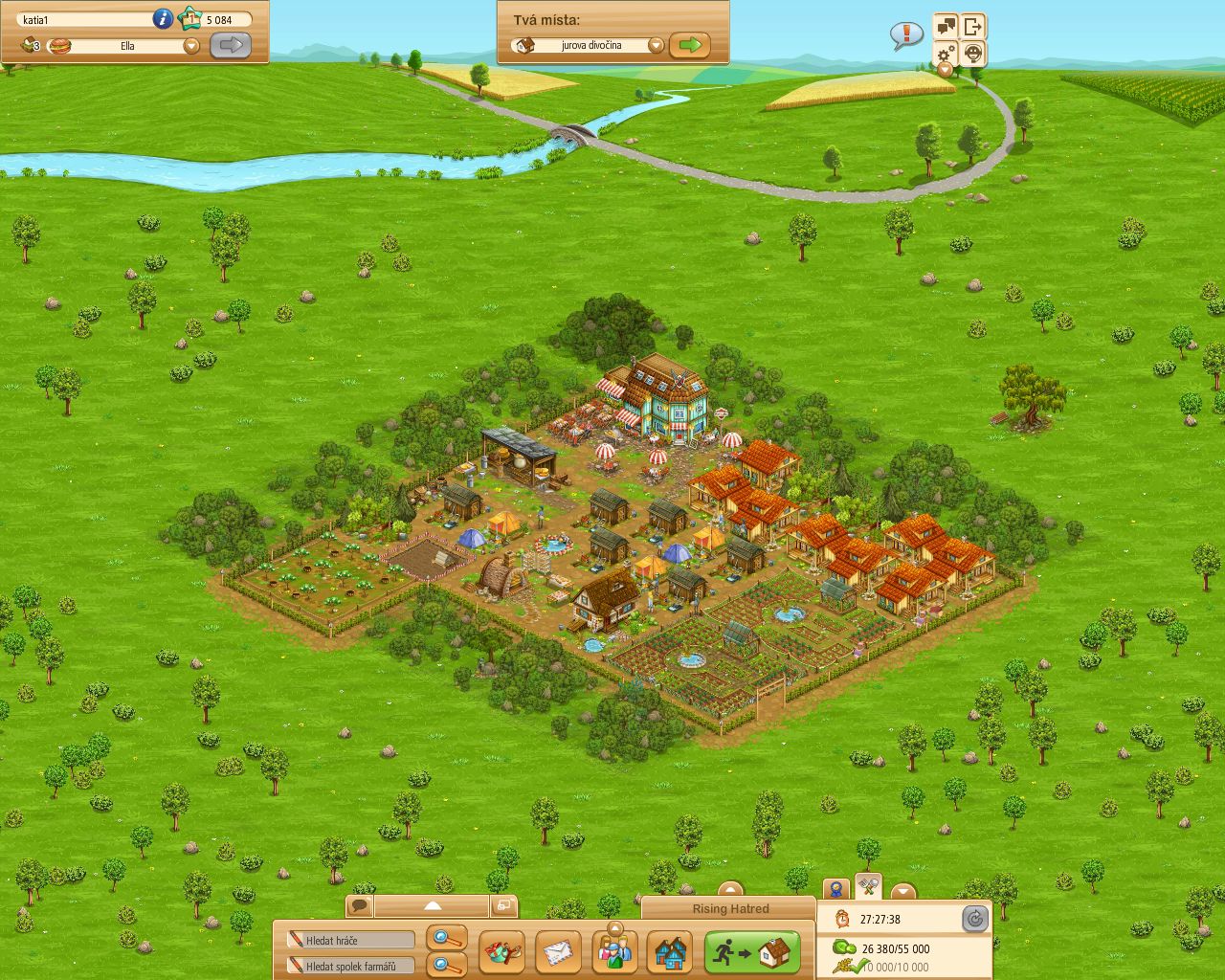This screenshot has height=980, width=1225.
Task: Open gifts with the slingshot gift icon
Action: pos(502,952)
